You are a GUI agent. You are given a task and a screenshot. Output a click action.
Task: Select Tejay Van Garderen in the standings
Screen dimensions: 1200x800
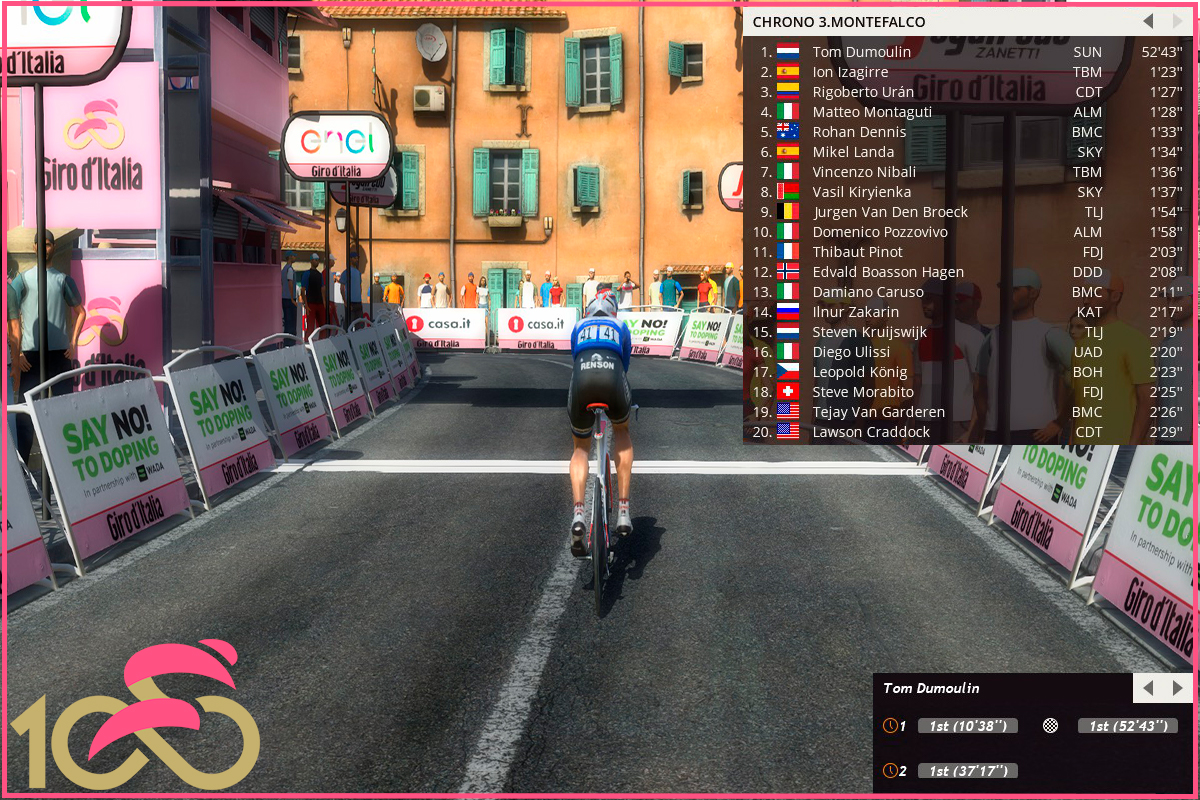click(x=878, y=412)
